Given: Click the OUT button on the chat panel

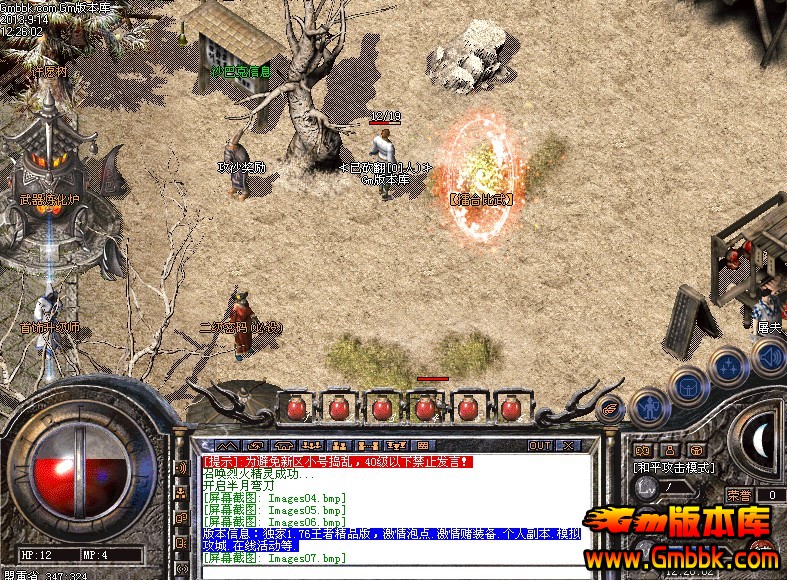Looking at the screenshot, I should (x=540, y=445).
